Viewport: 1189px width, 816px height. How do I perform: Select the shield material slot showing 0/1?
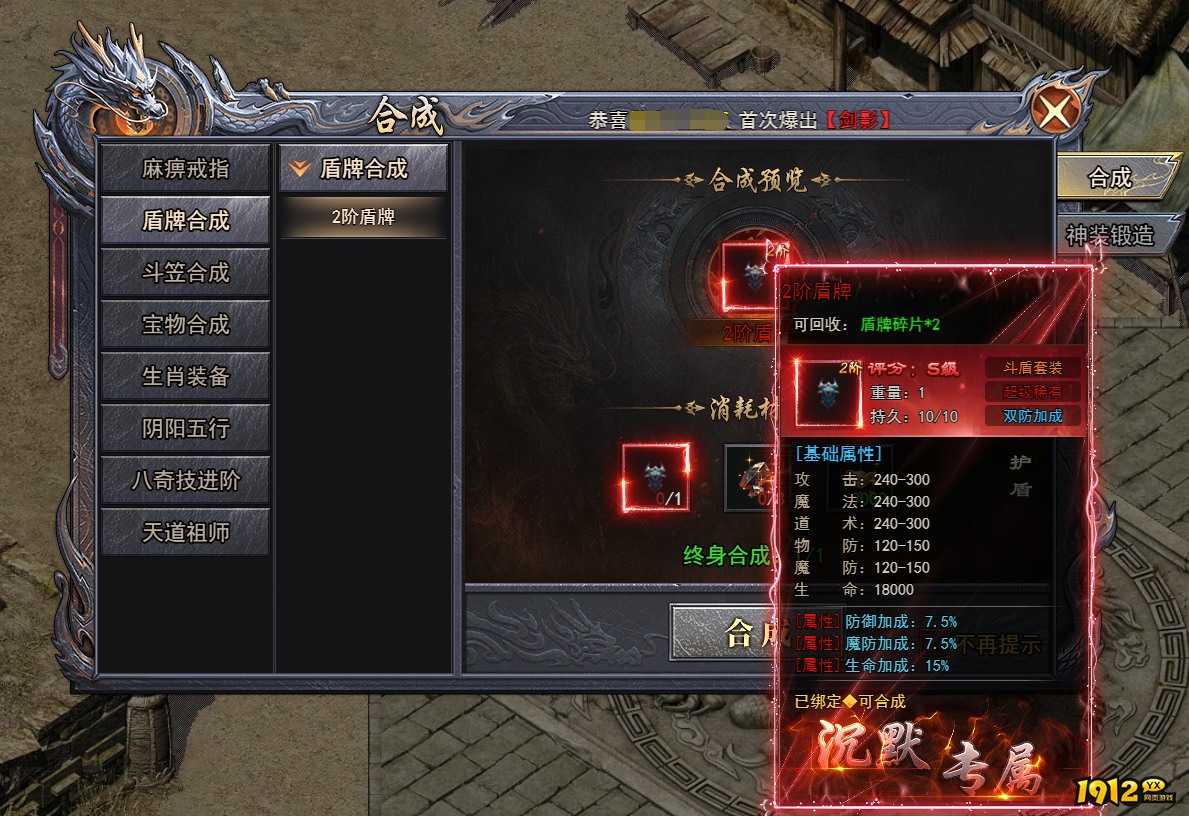pyautogui.click(x=656, y=478)
